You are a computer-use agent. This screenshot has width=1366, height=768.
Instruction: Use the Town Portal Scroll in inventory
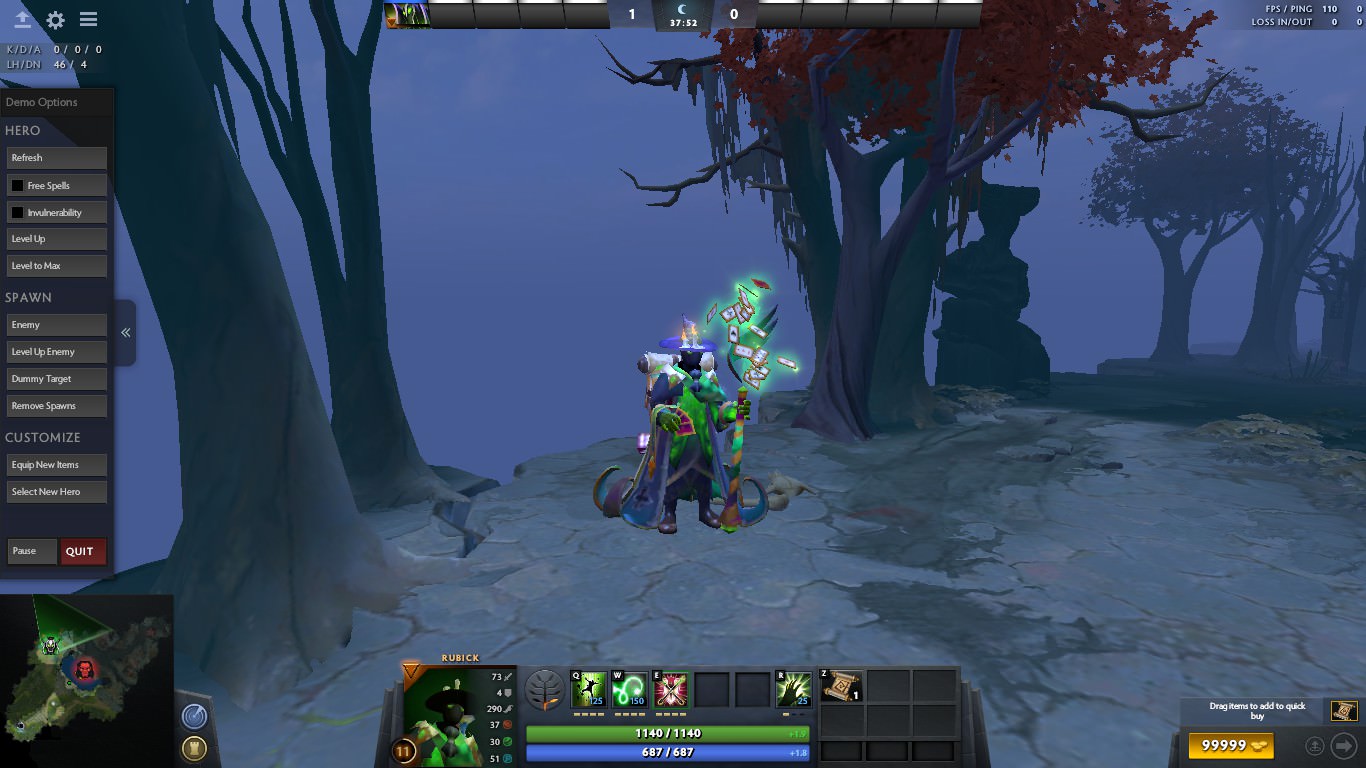pyautogui.click(x=841, y=688)
